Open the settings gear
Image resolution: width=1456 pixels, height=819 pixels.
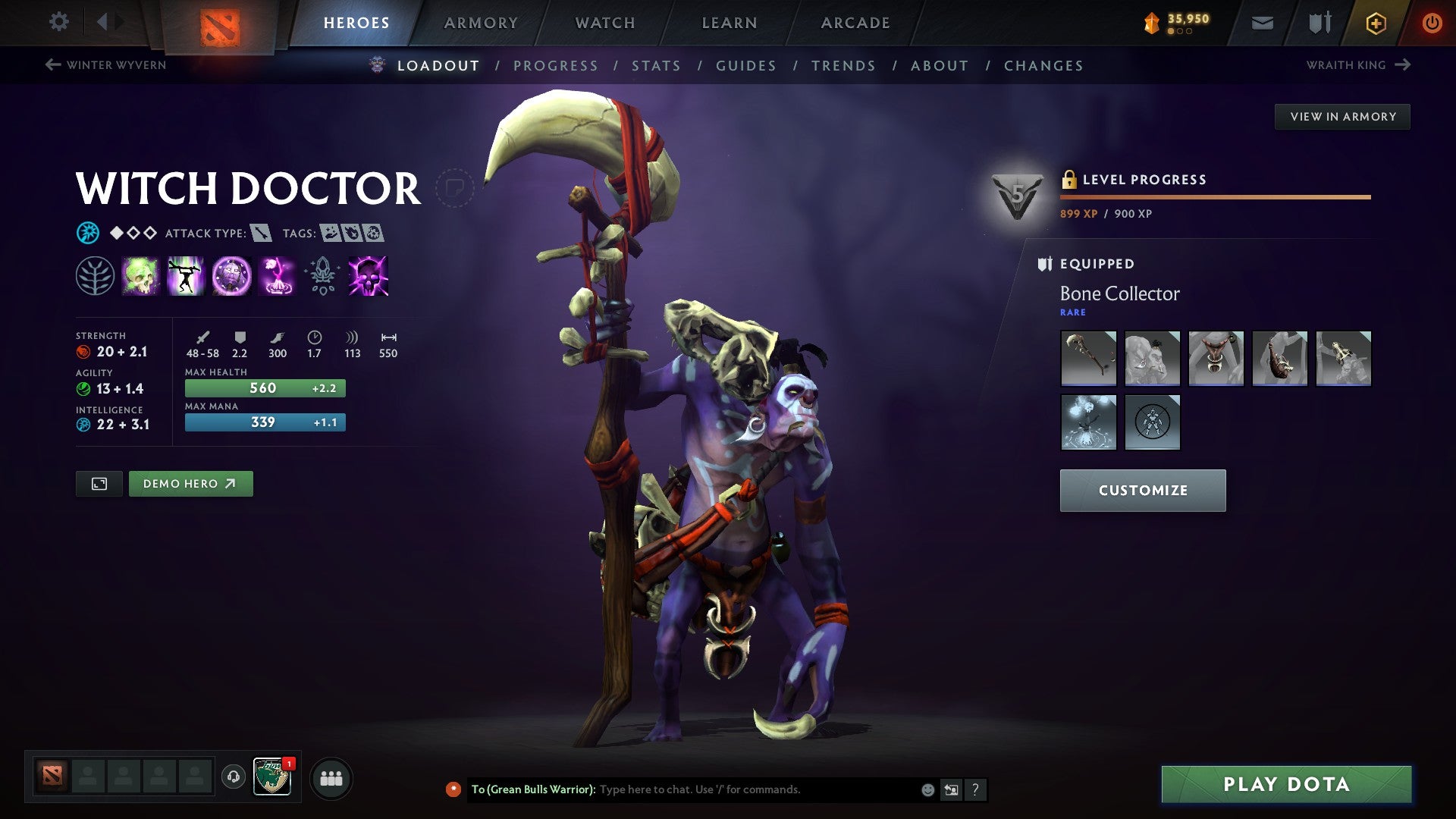click(58, 22)
